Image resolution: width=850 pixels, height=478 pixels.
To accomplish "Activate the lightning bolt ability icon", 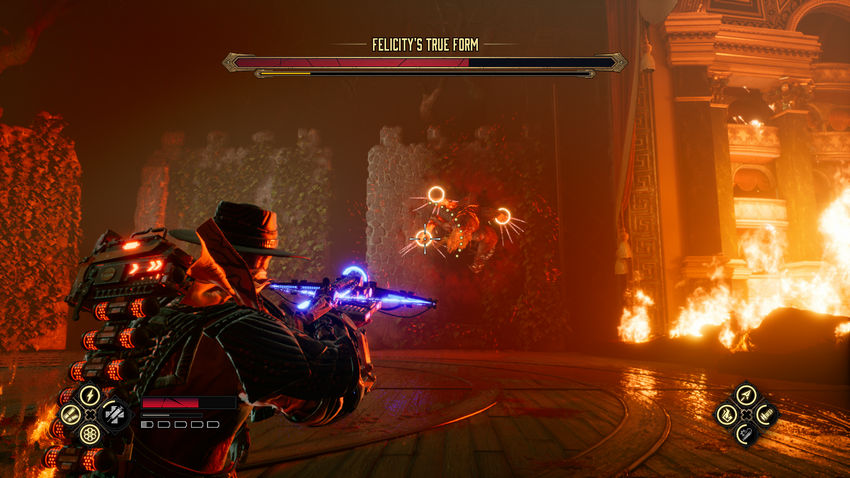I will (90, 395).
